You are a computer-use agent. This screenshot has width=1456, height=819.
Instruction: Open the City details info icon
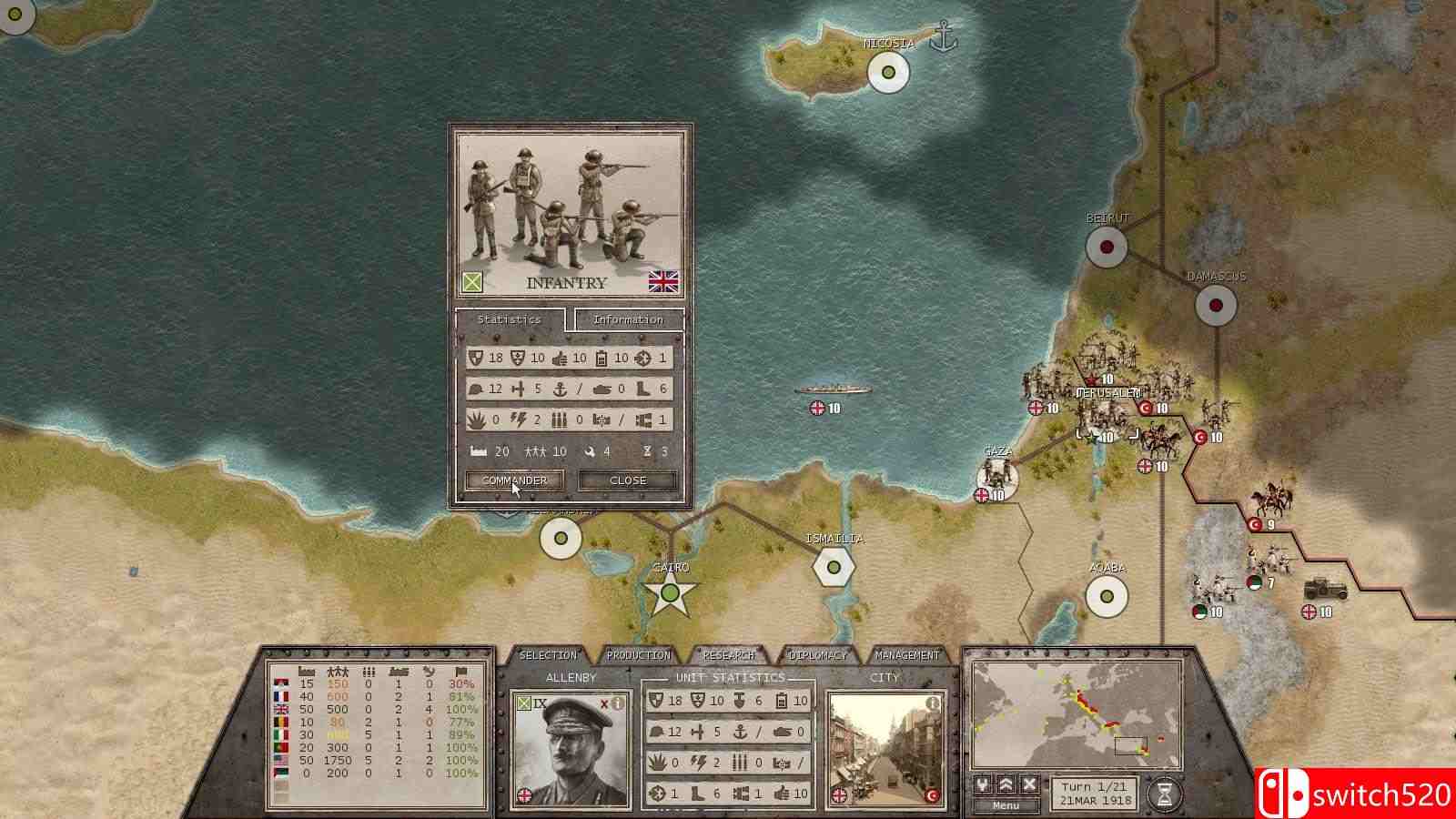(x=933, y=703)
